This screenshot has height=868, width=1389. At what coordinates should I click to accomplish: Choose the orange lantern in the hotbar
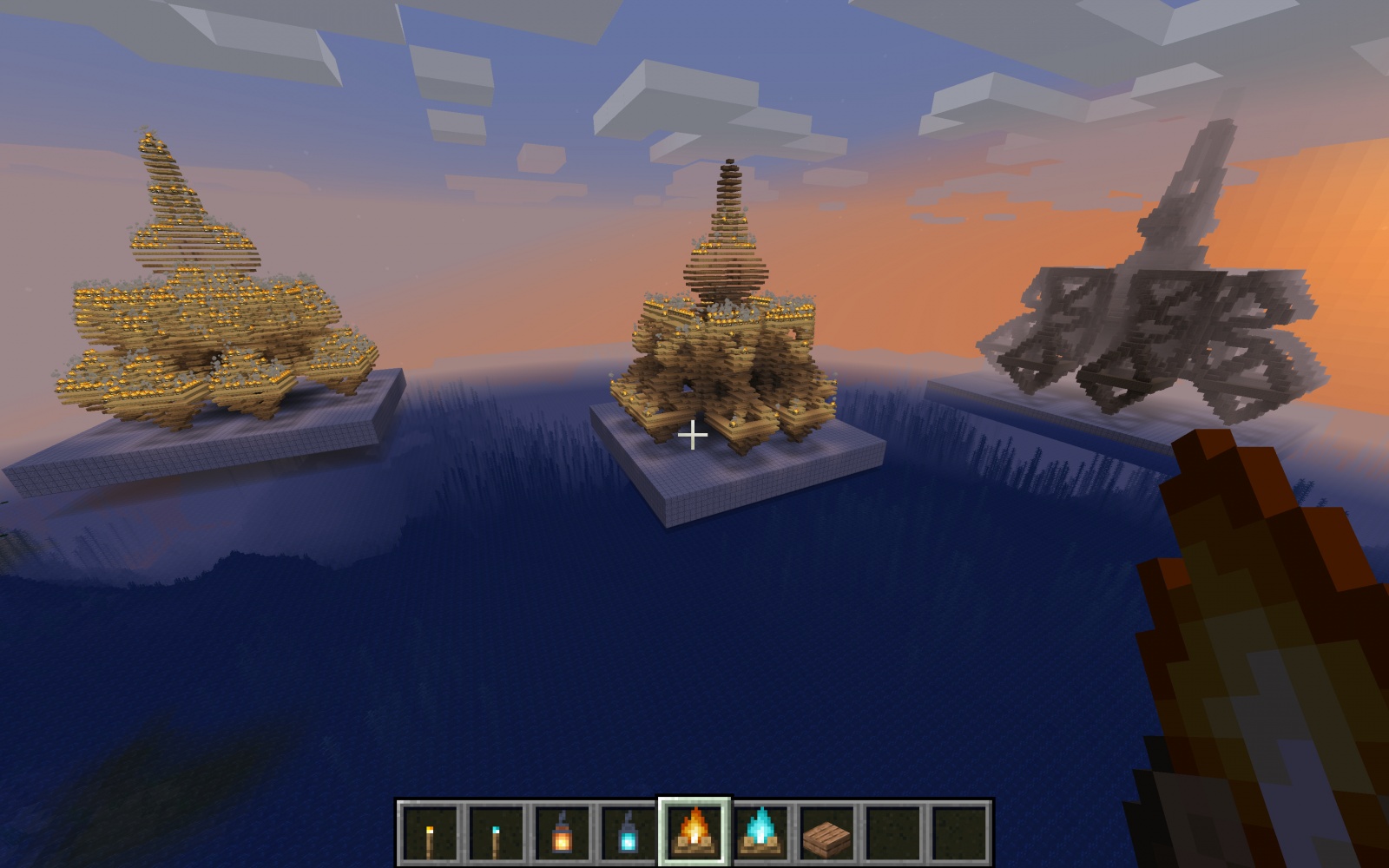point(561,832)
